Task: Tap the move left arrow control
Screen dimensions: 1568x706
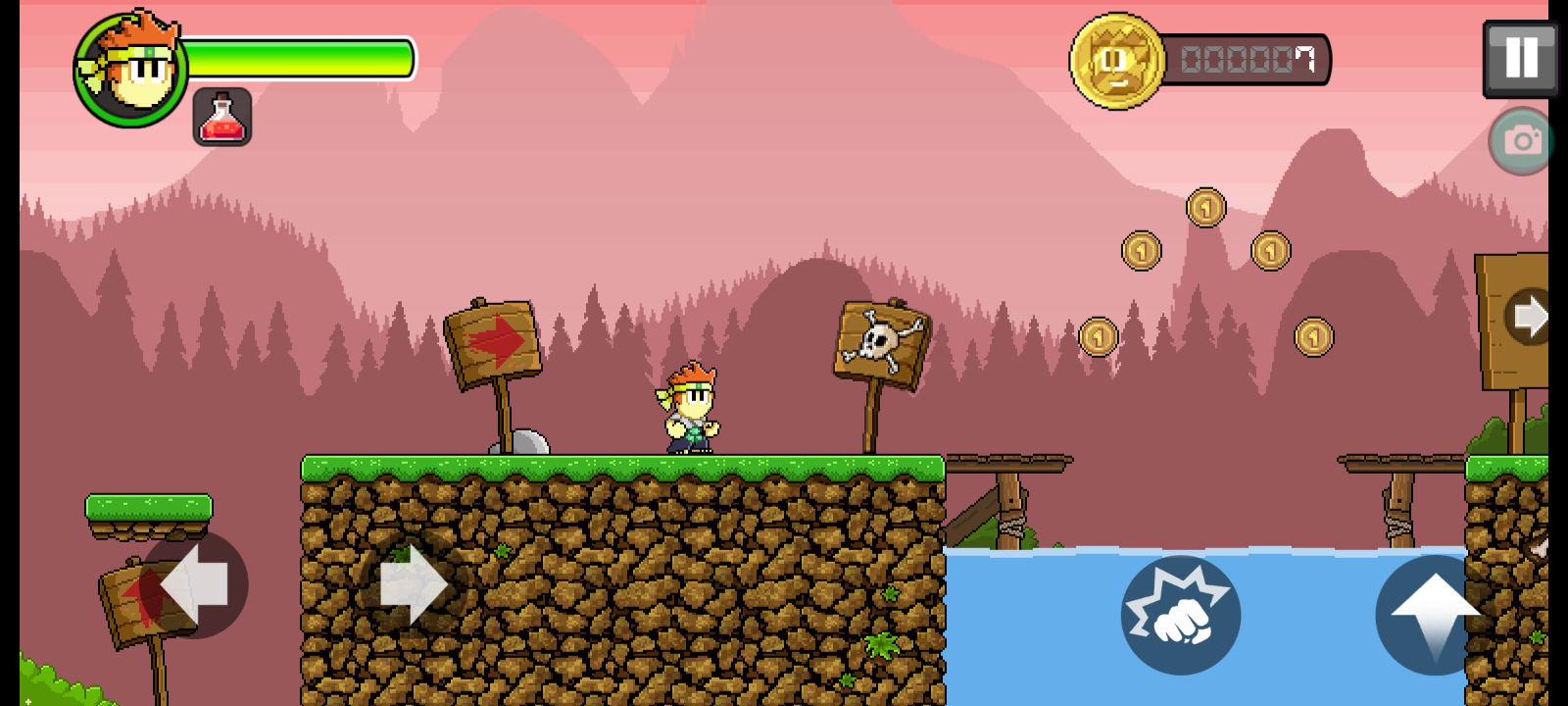Action: 194,585
